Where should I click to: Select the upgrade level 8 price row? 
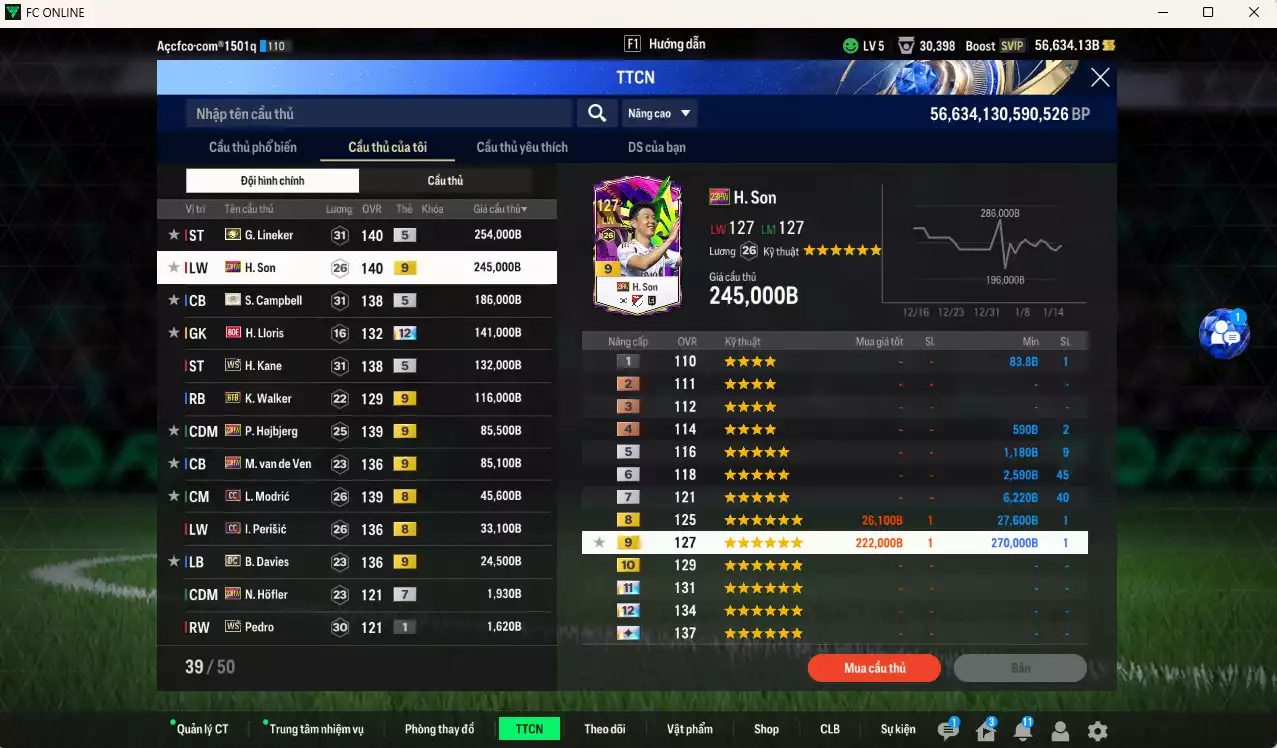click(834, 520)
